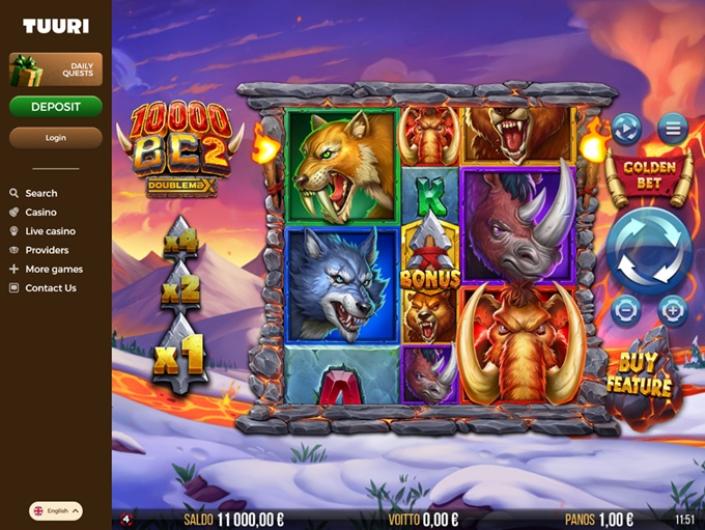Click the green Deposit button
705x530 pixels.
point(56,106)
